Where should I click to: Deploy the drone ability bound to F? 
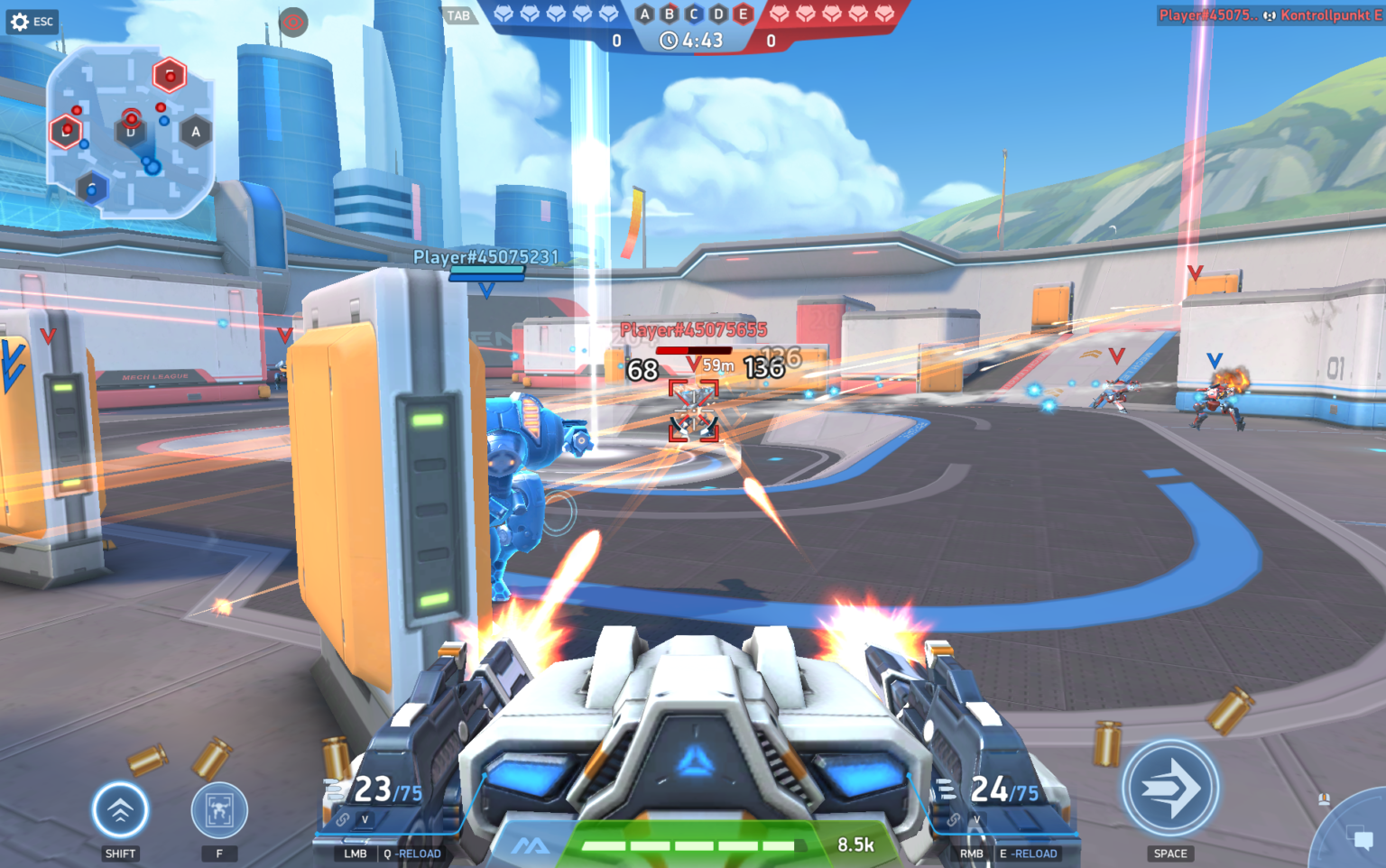[219, 812]
